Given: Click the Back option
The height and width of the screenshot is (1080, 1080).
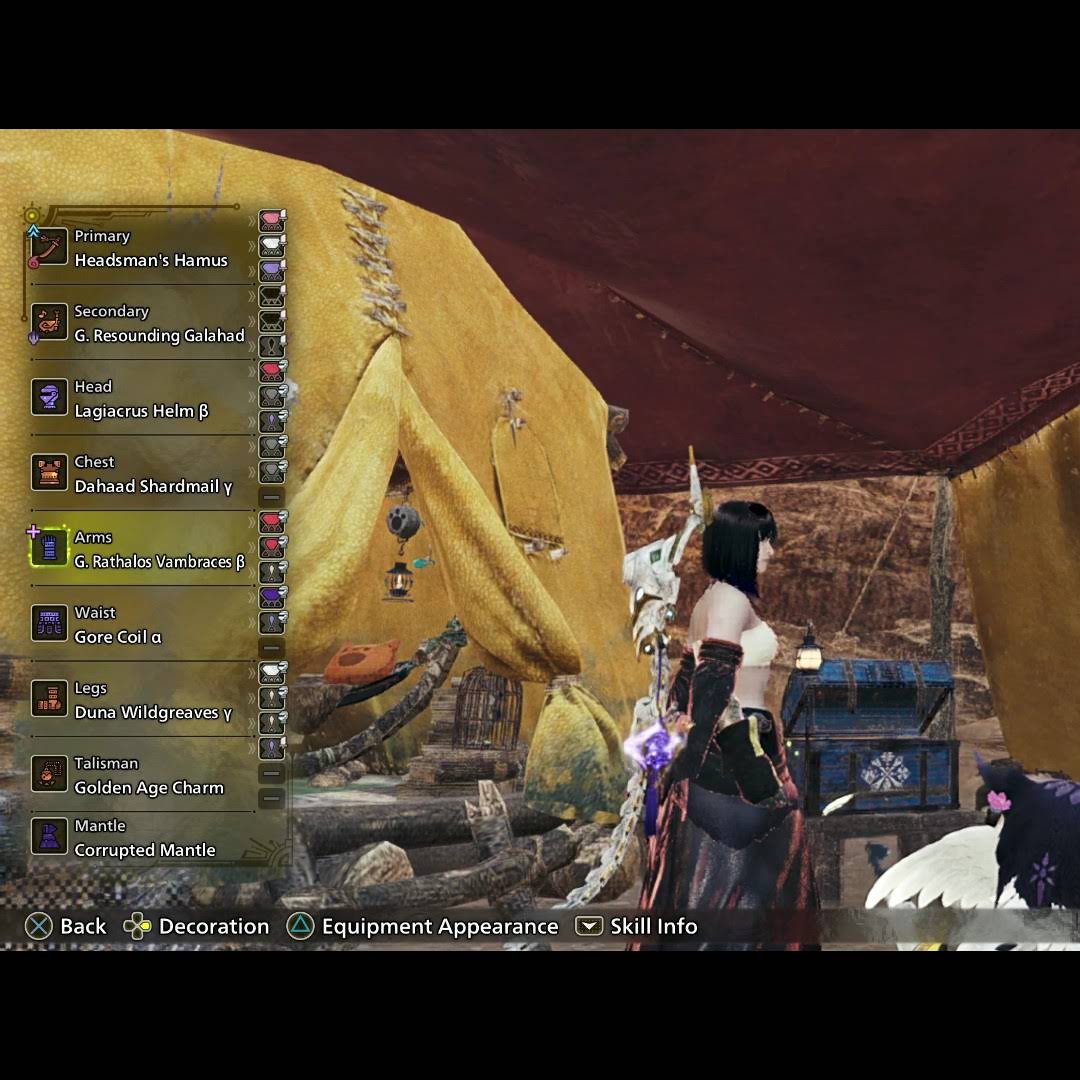Looking at the screenshot, I should coord(66,926).
